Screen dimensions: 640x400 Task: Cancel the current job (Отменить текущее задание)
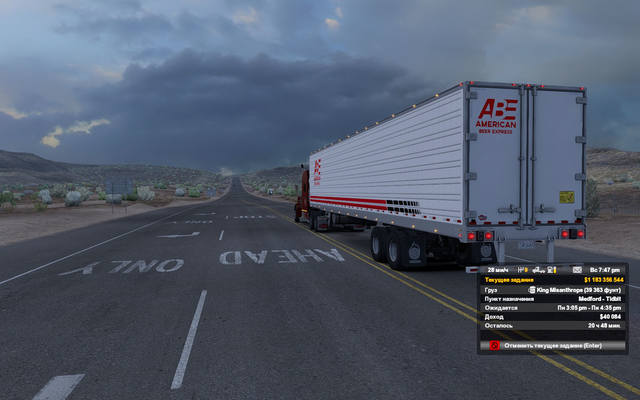[x=553, y=344]
